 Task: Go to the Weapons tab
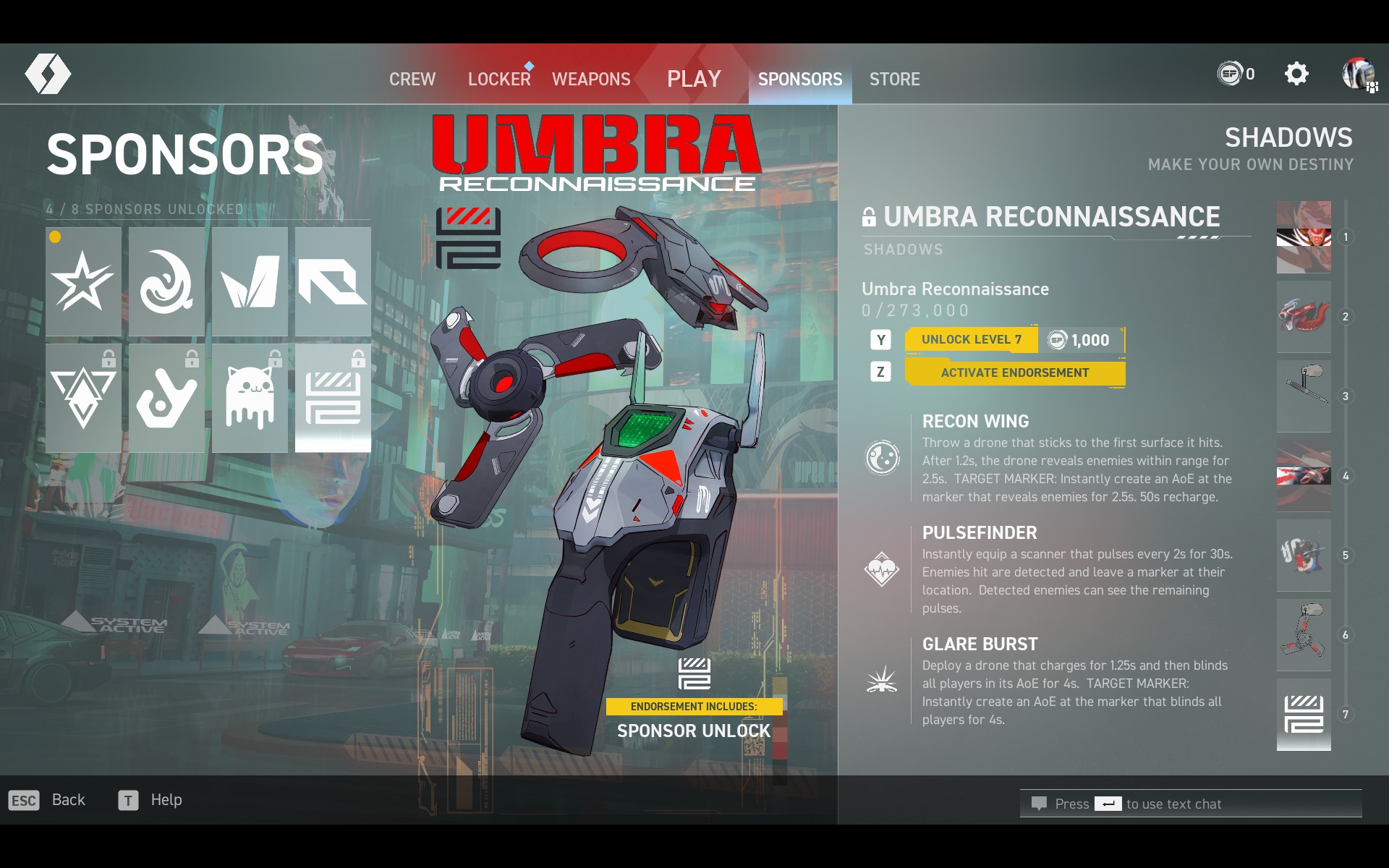click(x=591, y=79)
